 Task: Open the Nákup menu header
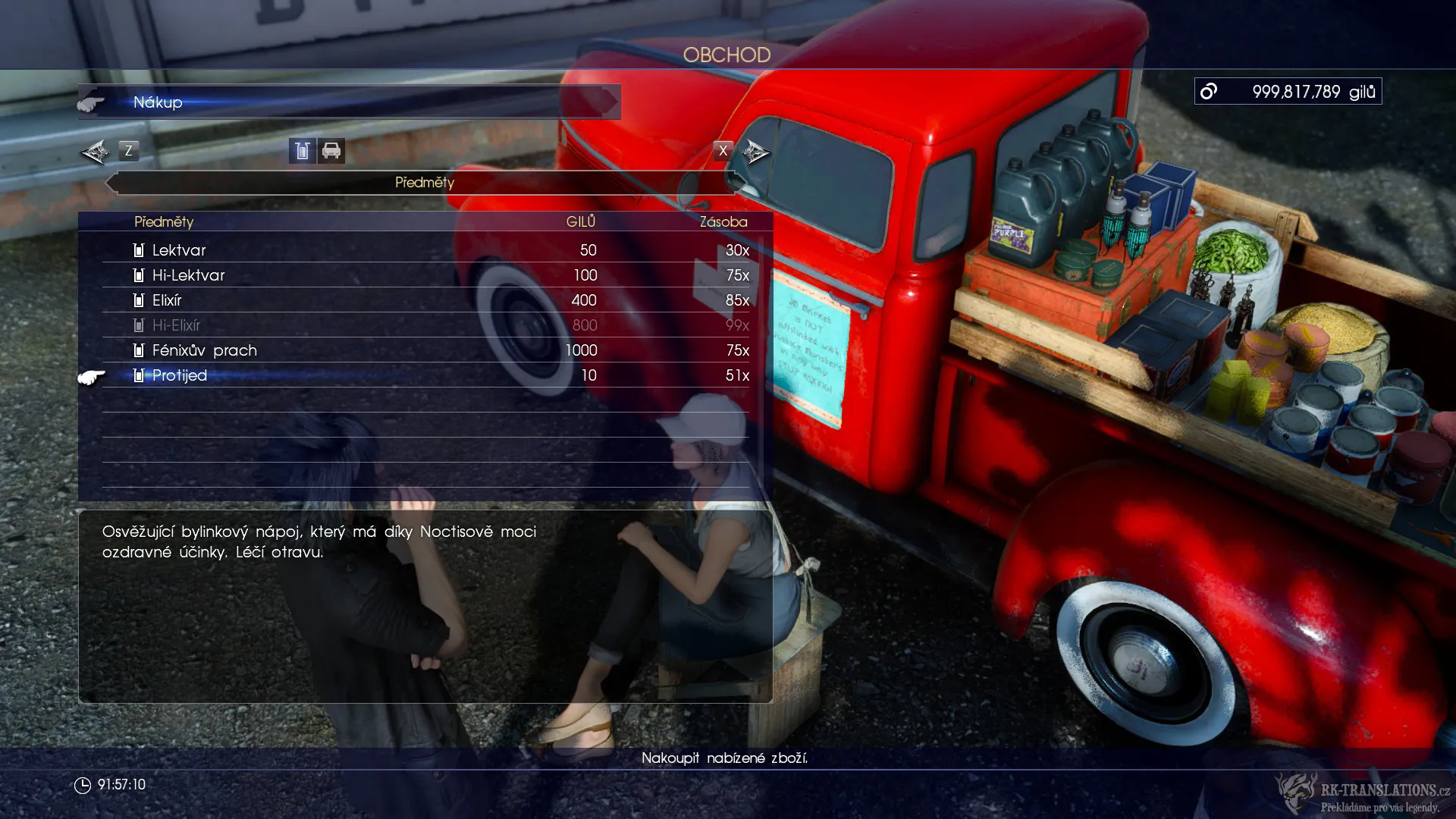click(156, 102)
